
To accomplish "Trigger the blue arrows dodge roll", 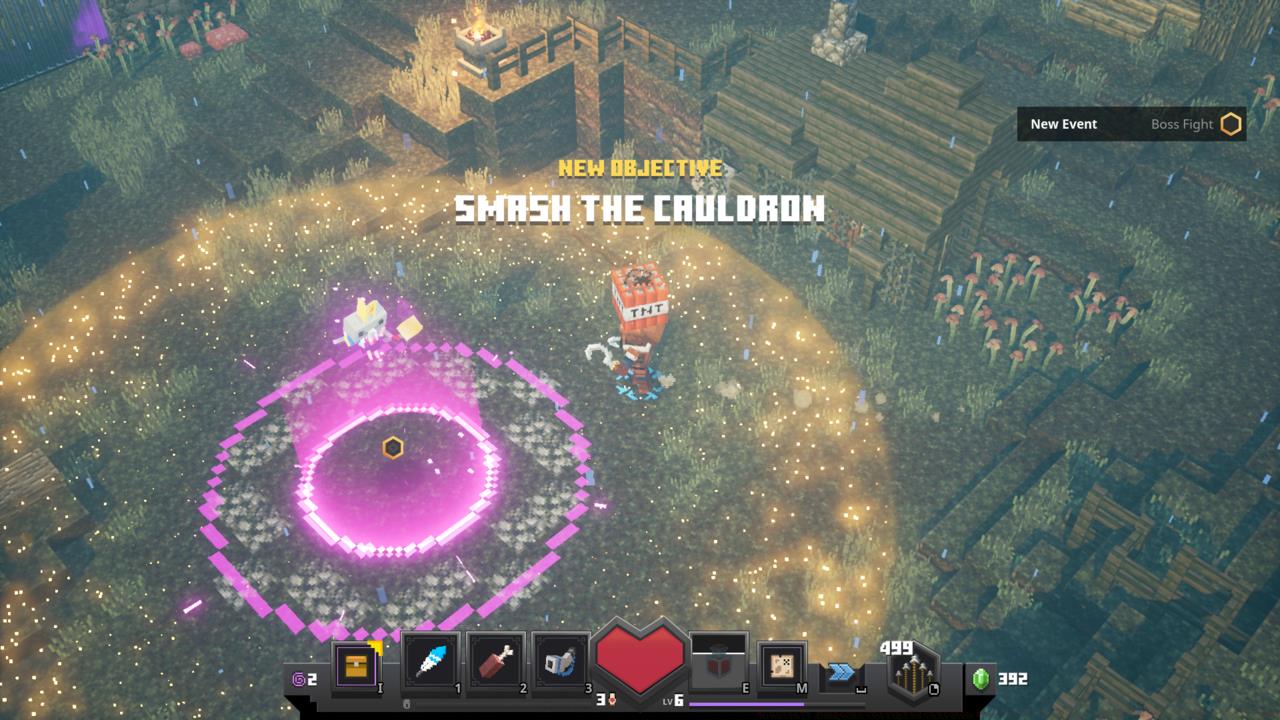I will pos(841,673).
